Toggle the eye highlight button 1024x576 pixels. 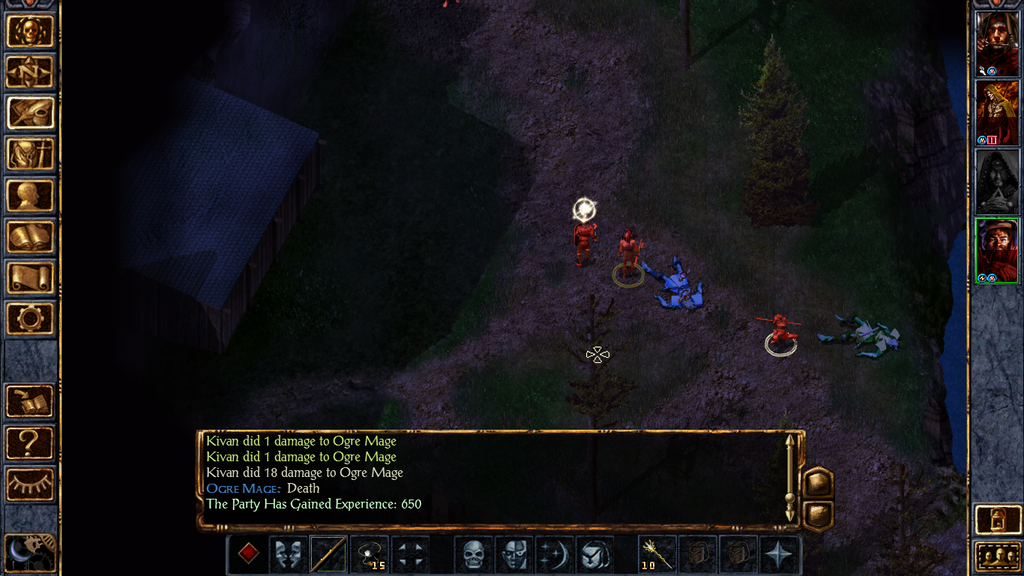pyautogui.click(x=30, y=484)
